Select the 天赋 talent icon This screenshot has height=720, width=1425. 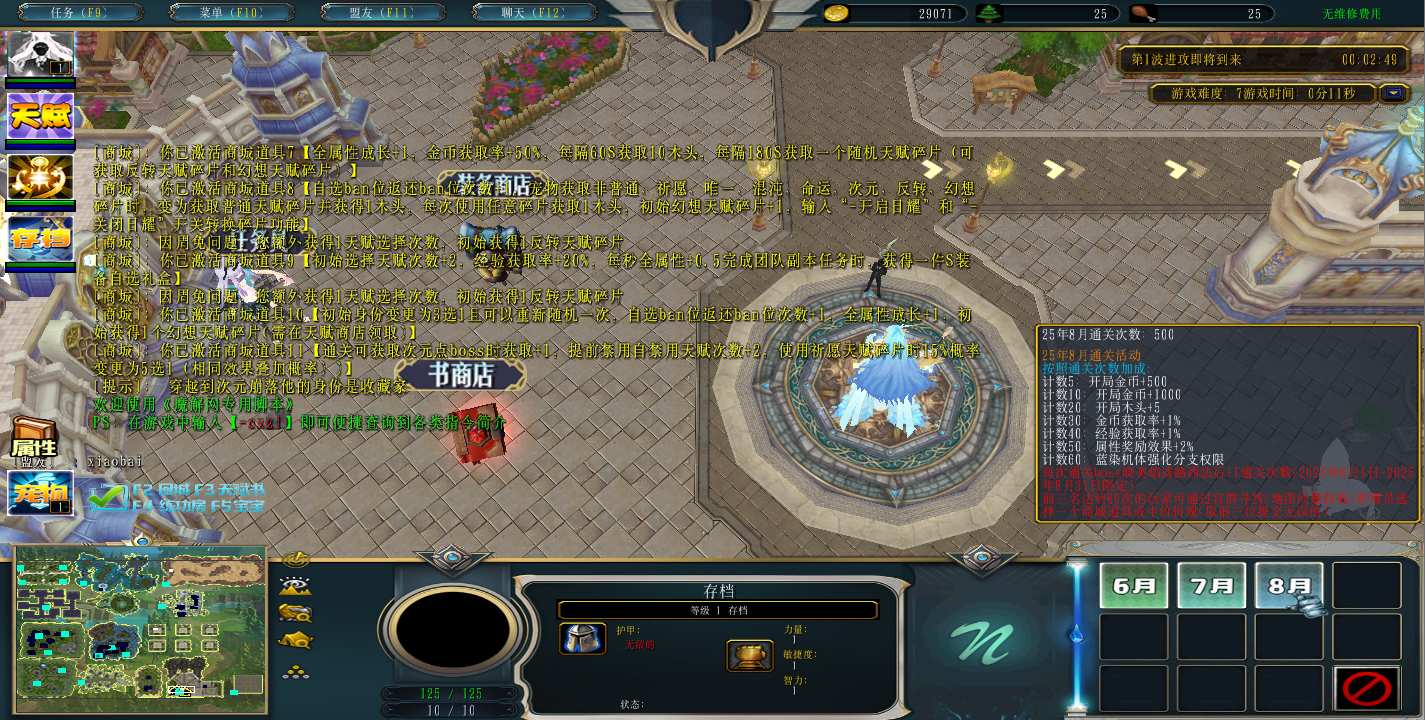point(40,117)
